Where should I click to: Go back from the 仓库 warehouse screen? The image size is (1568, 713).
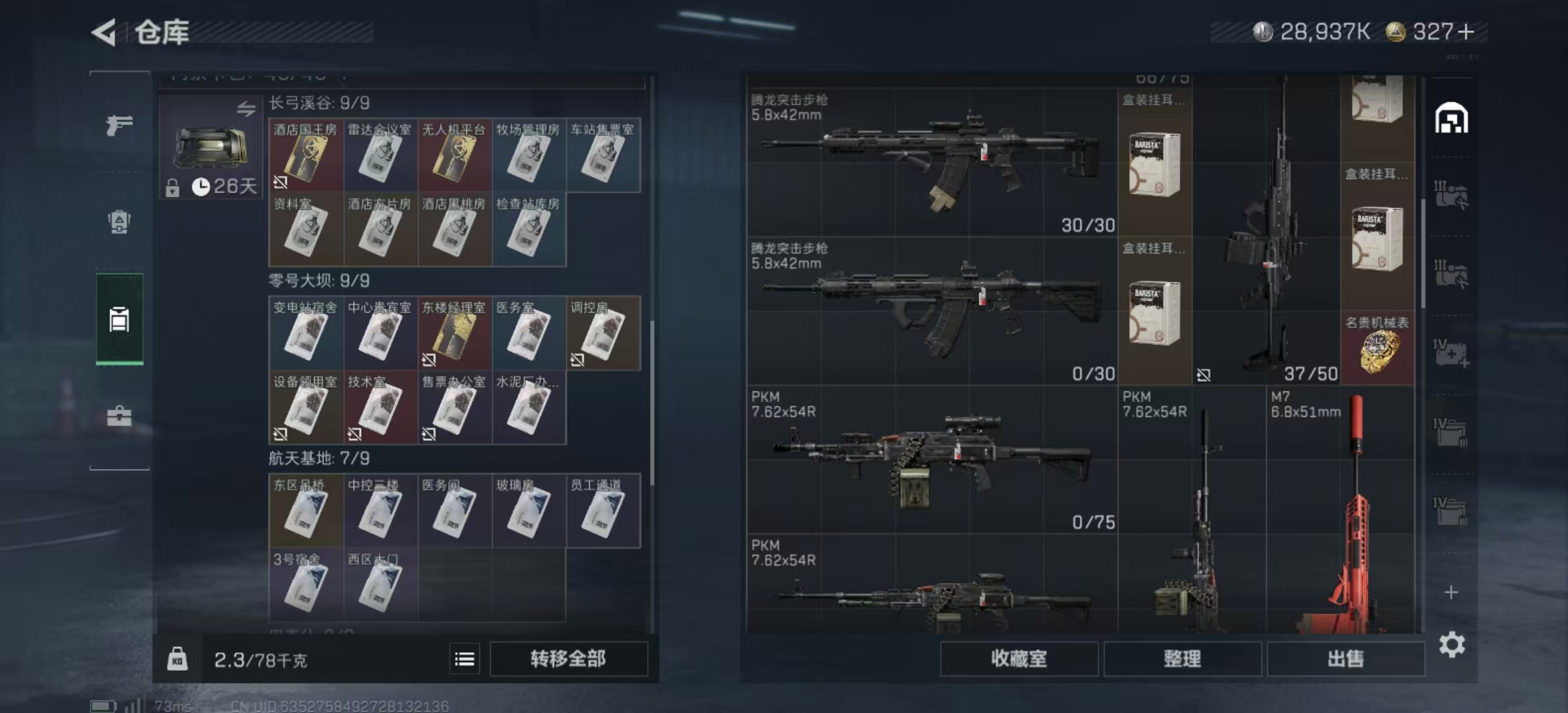click(x=104, y=32)
